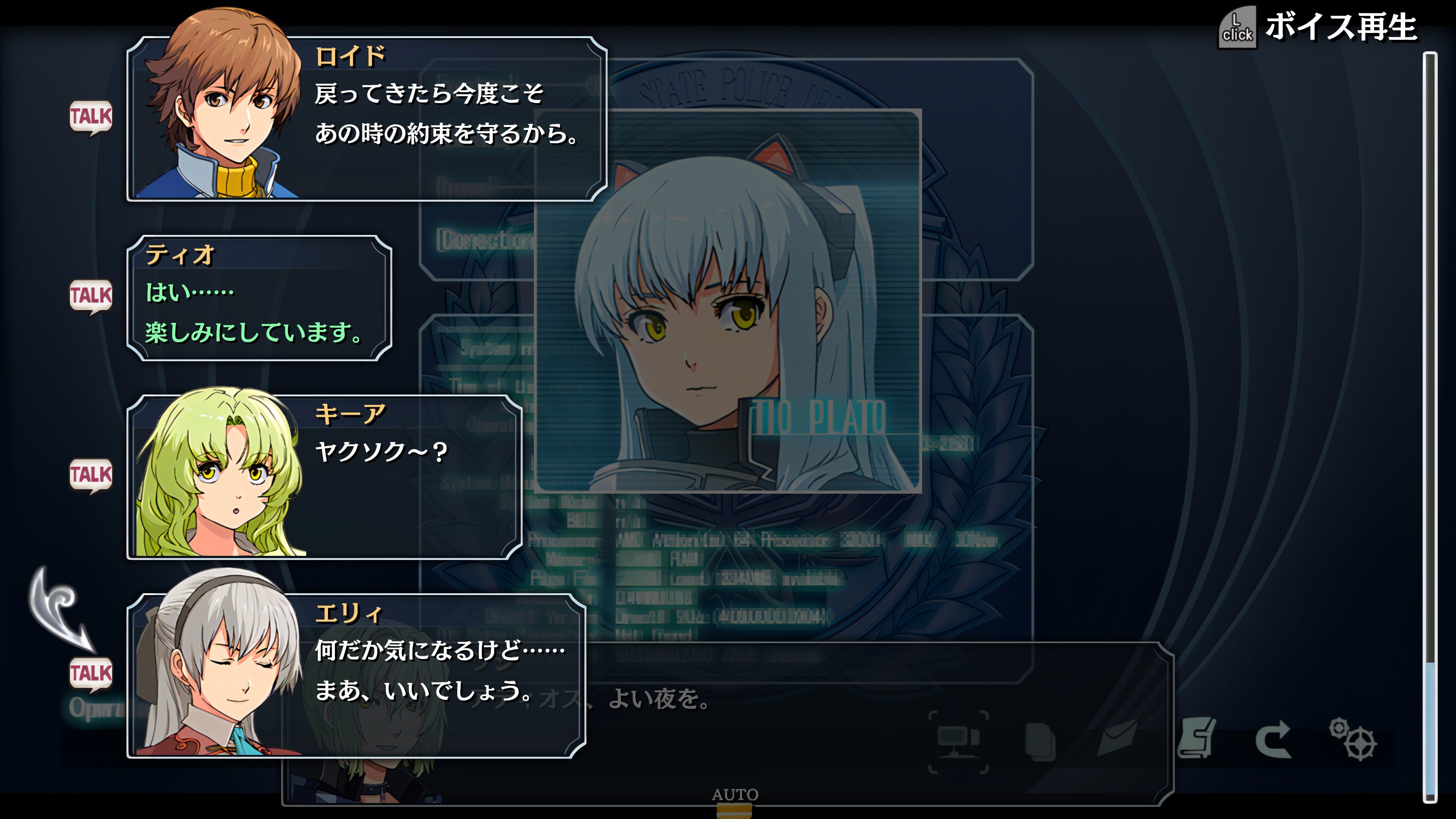Click the backlog scrollbar thumb
The image size is (1456, 819).
pos(1429,729)
